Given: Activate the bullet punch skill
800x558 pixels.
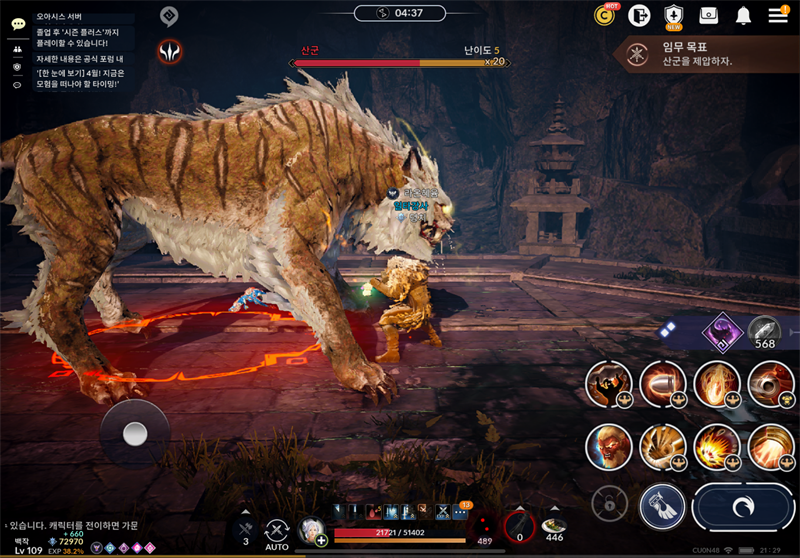Looking at the screenshot, I should [662, 384].
